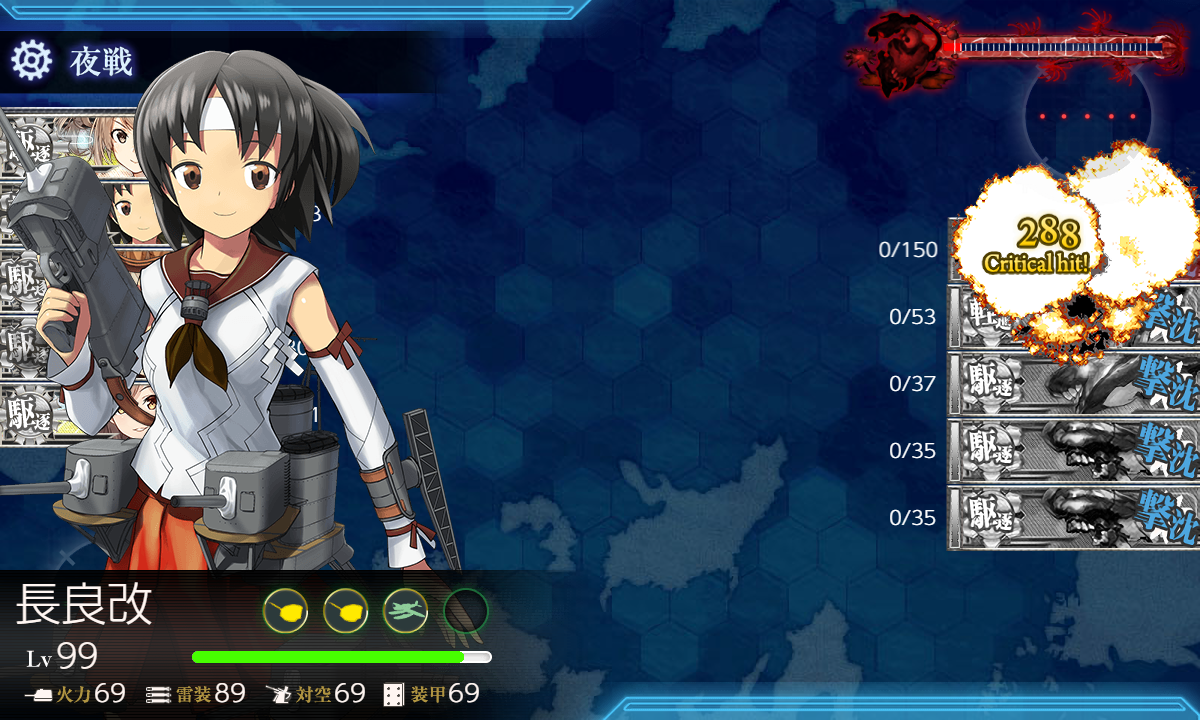Image resolution: width=1200 pixels, height=720 pixels.
Task: Select the sunk light cruiser banner with 0/53 HP
Action: [1072, 318]
